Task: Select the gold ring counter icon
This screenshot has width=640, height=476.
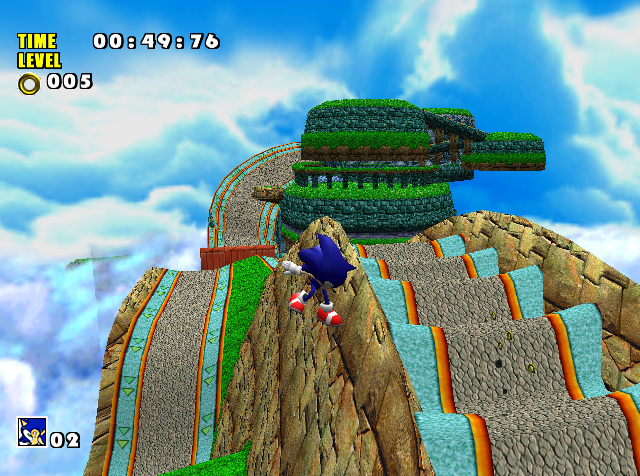Action: tap(29, 83)
